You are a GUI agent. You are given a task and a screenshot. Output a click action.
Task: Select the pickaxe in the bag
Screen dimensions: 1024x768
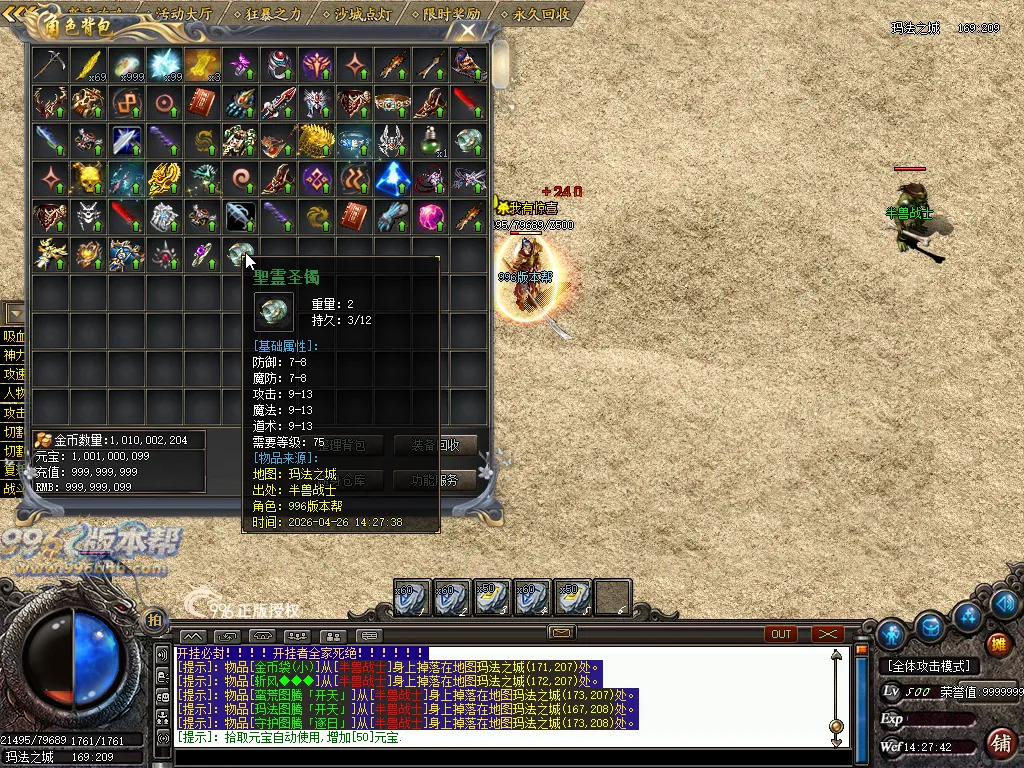point(49,64)
